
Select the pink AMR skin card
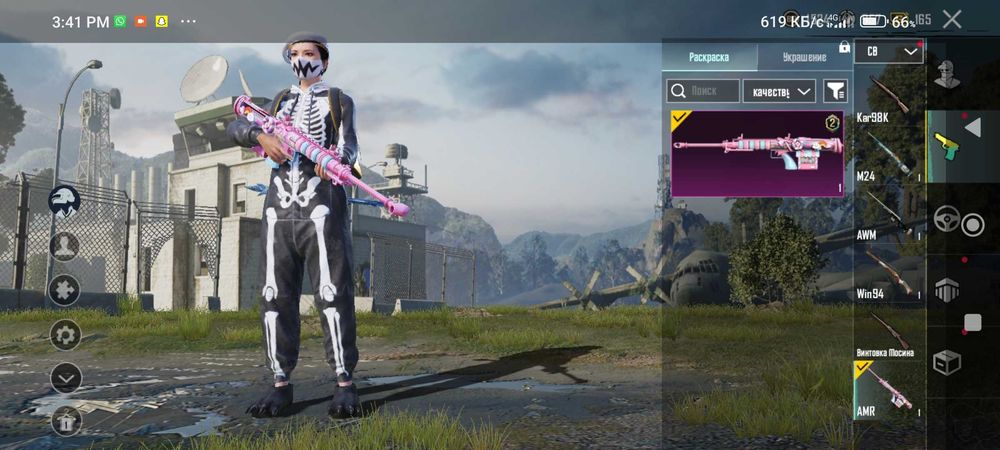pos(759,153)
